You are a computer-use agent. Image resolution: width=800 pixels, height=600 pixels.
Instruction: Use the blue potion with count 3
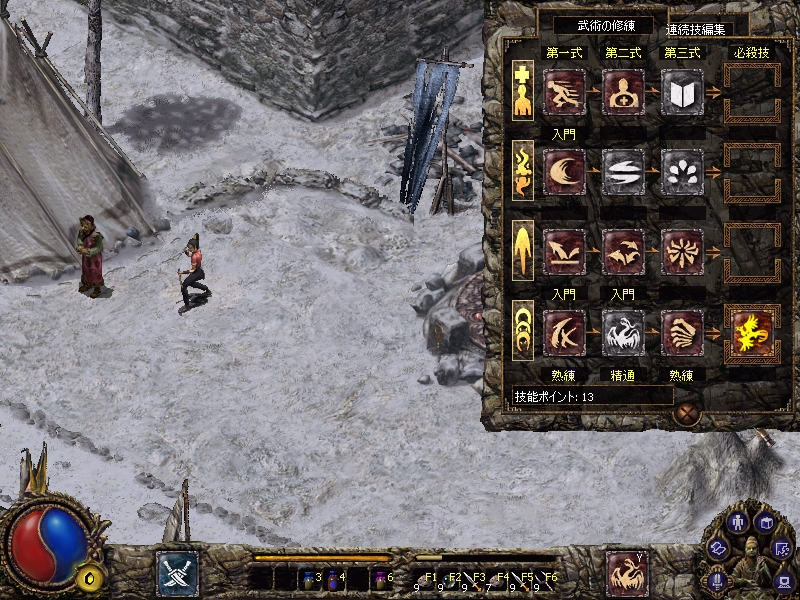click(308, 578)
